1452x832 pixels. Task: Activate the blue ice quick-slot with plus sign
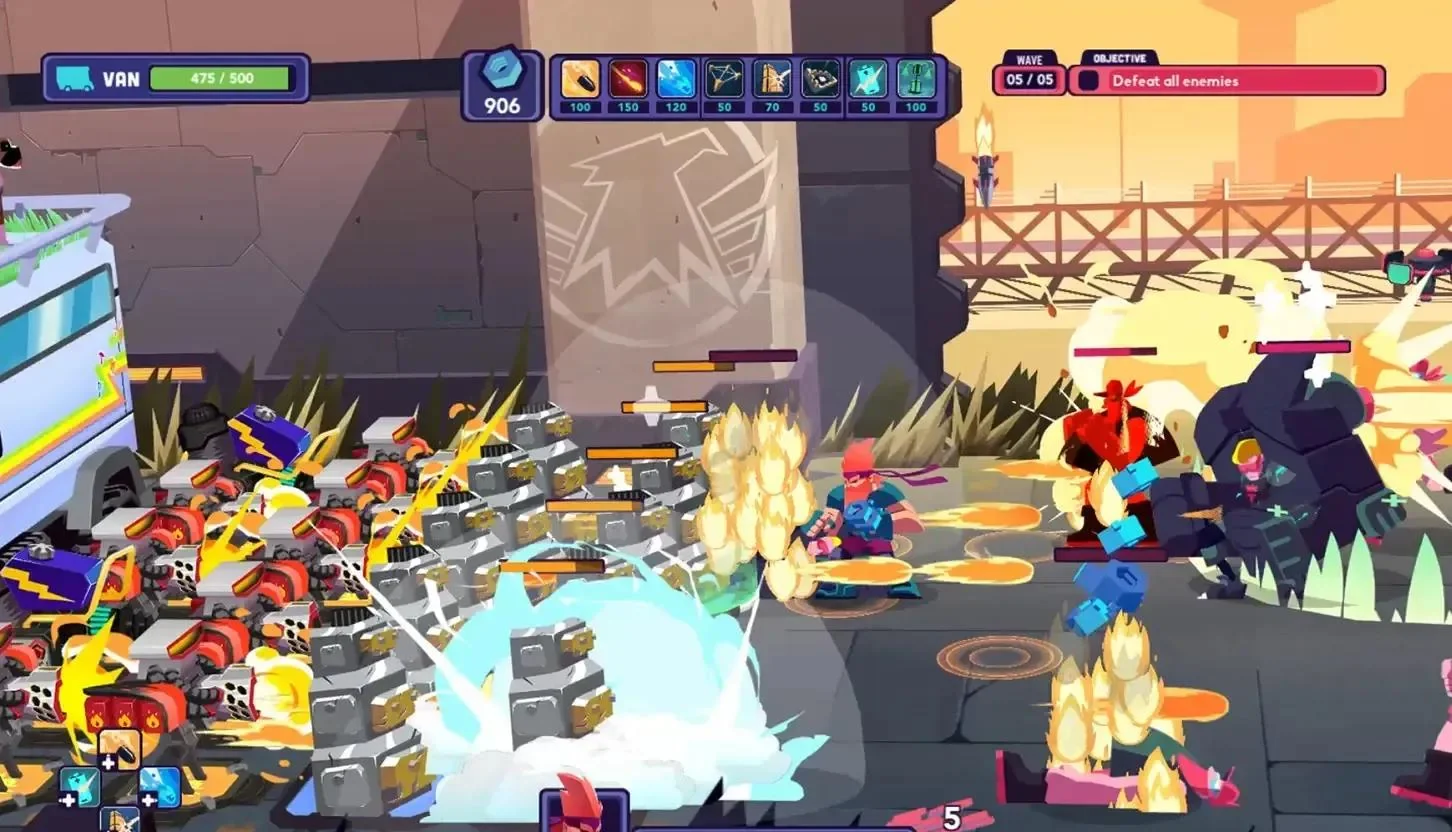(x=160, y=787)
